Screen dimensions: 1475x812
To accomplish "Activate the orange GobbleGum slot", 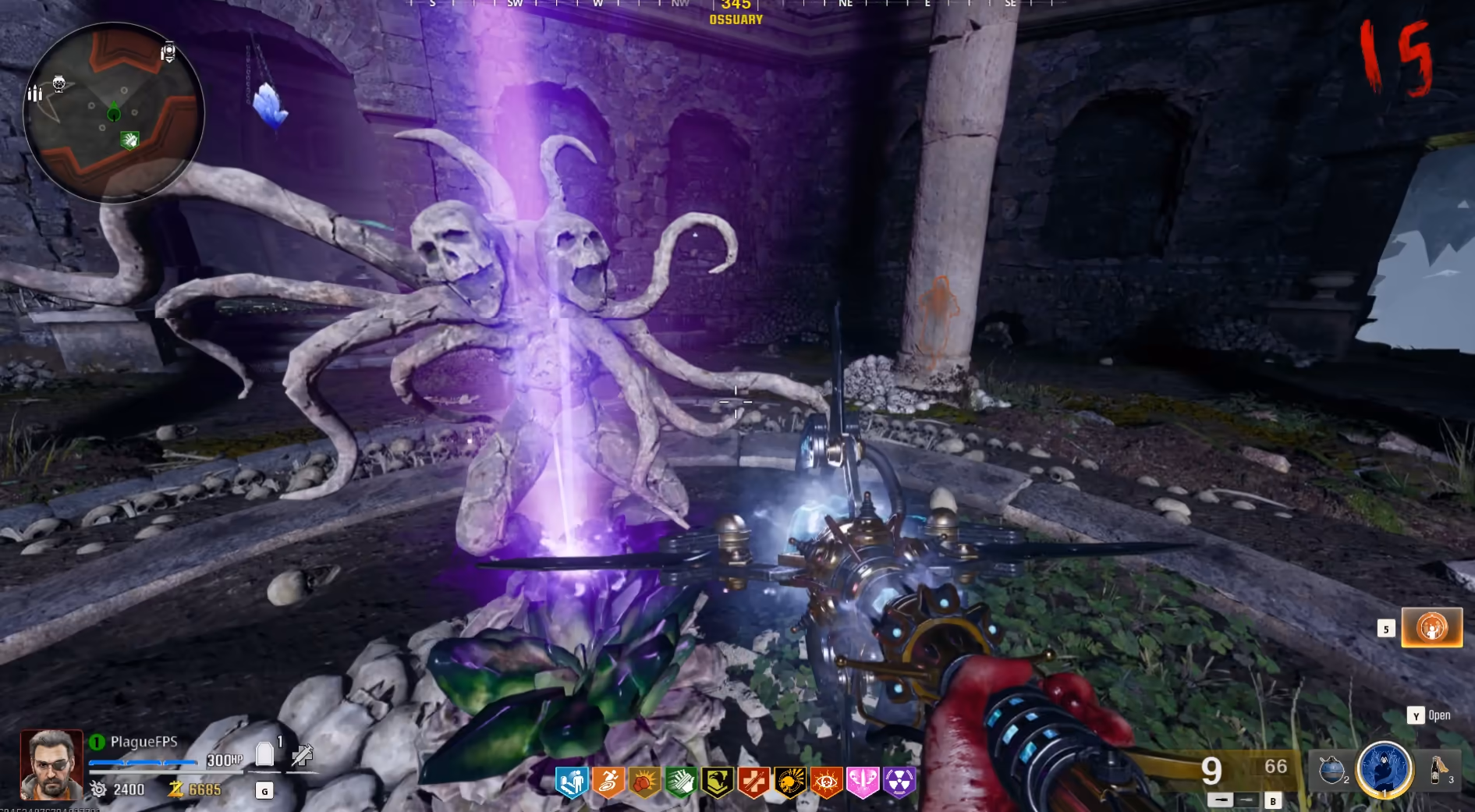I will click(1431, 627).
